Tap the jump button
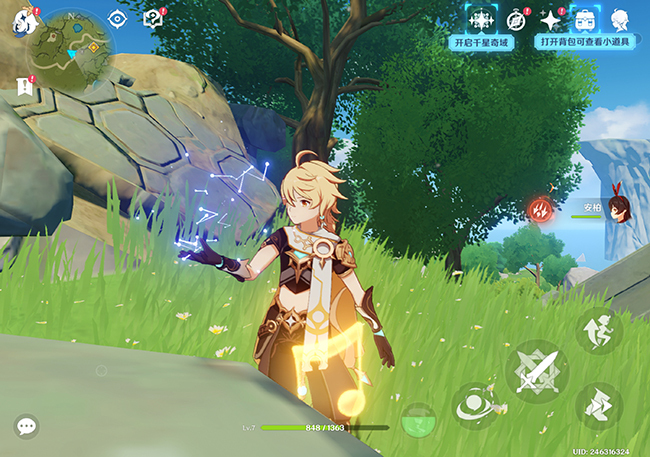This screenshot has height=457, width=650. pos(599,331)
